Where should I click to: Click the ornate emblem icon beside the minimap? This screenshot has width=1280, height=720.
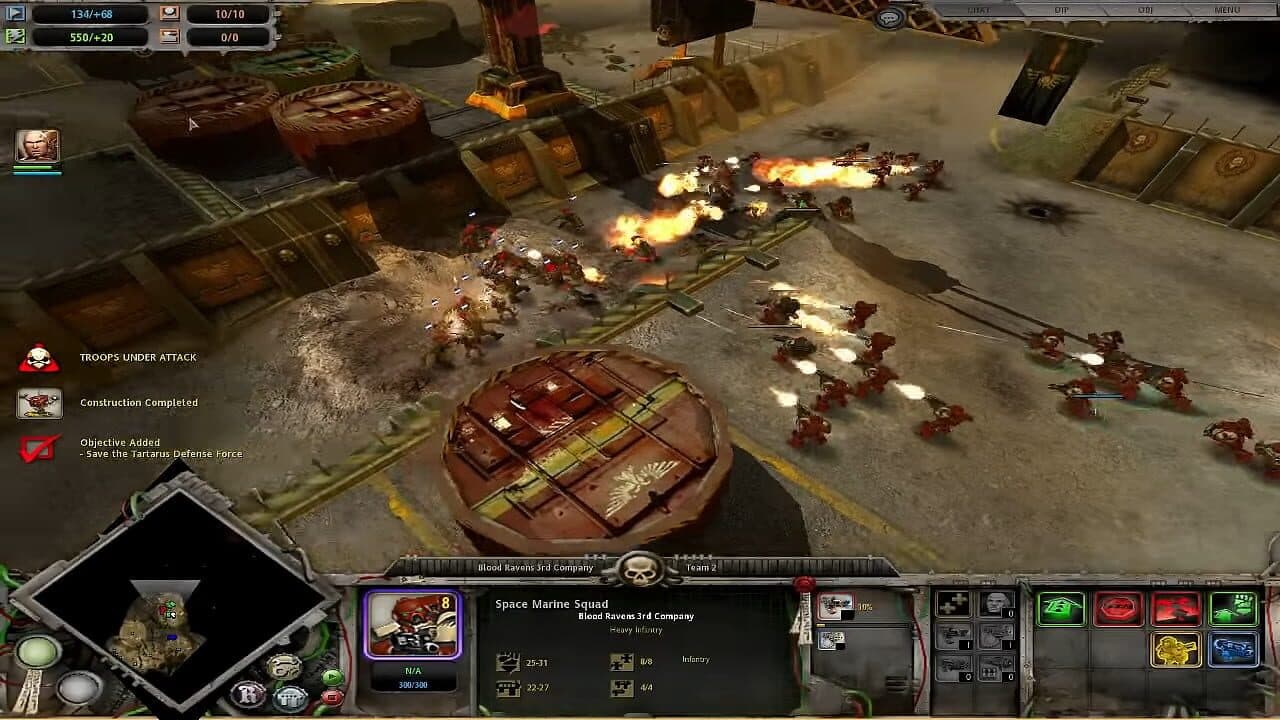[284, 666]
